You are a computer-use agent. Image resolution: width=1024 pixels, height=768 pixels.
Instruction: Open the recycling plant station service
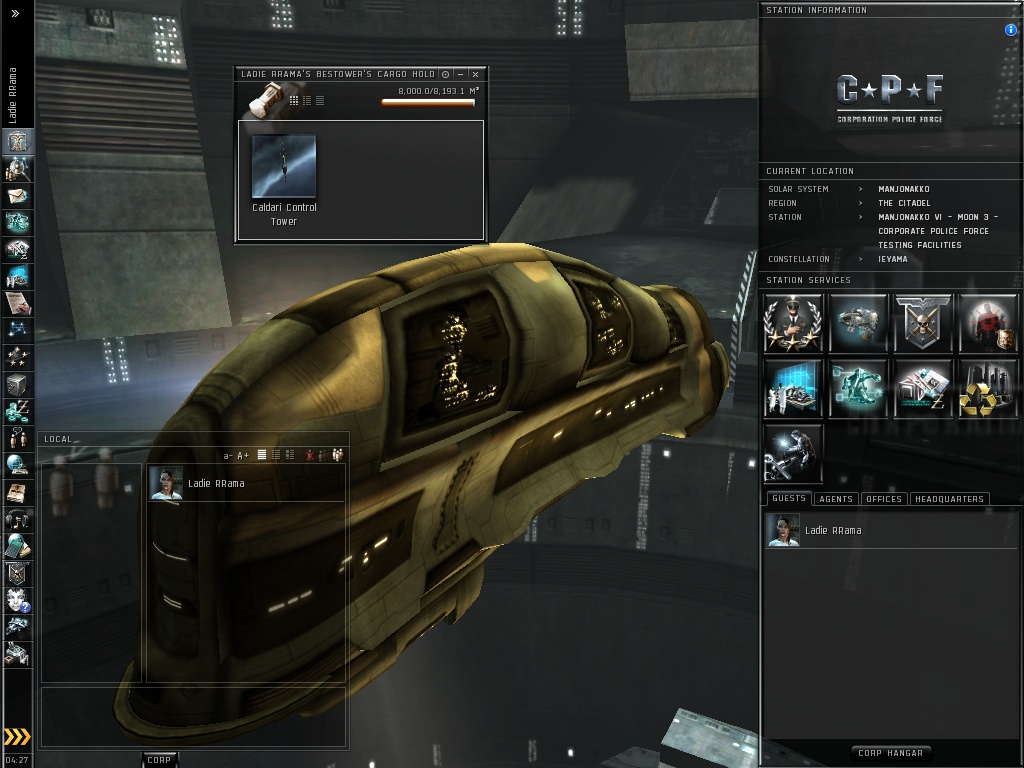[x=987, y=388]
